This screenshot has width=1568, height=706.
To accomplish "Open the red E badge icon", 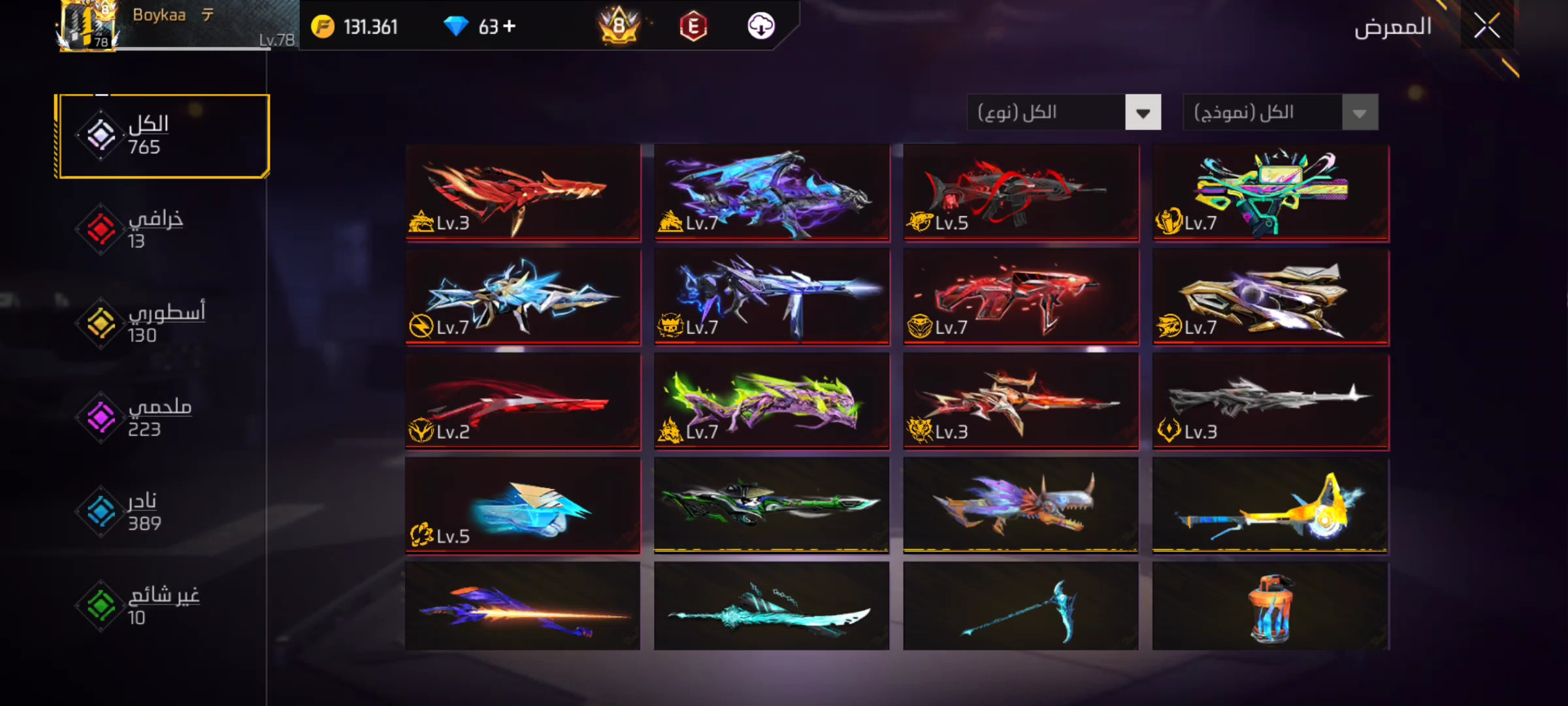I will 693,27.
